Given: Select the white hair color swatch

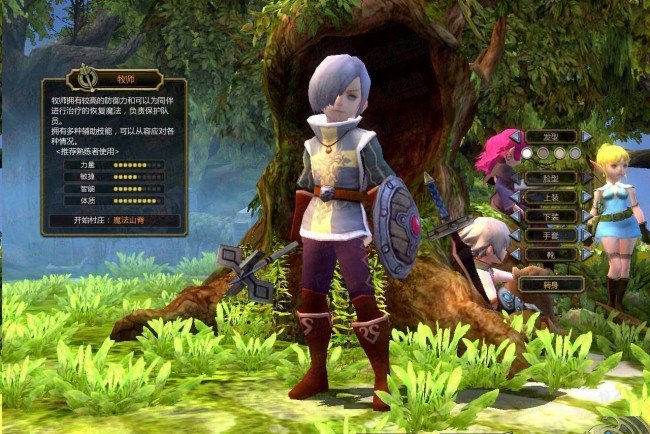Looking at the screenshot, I should click(527, 153).
